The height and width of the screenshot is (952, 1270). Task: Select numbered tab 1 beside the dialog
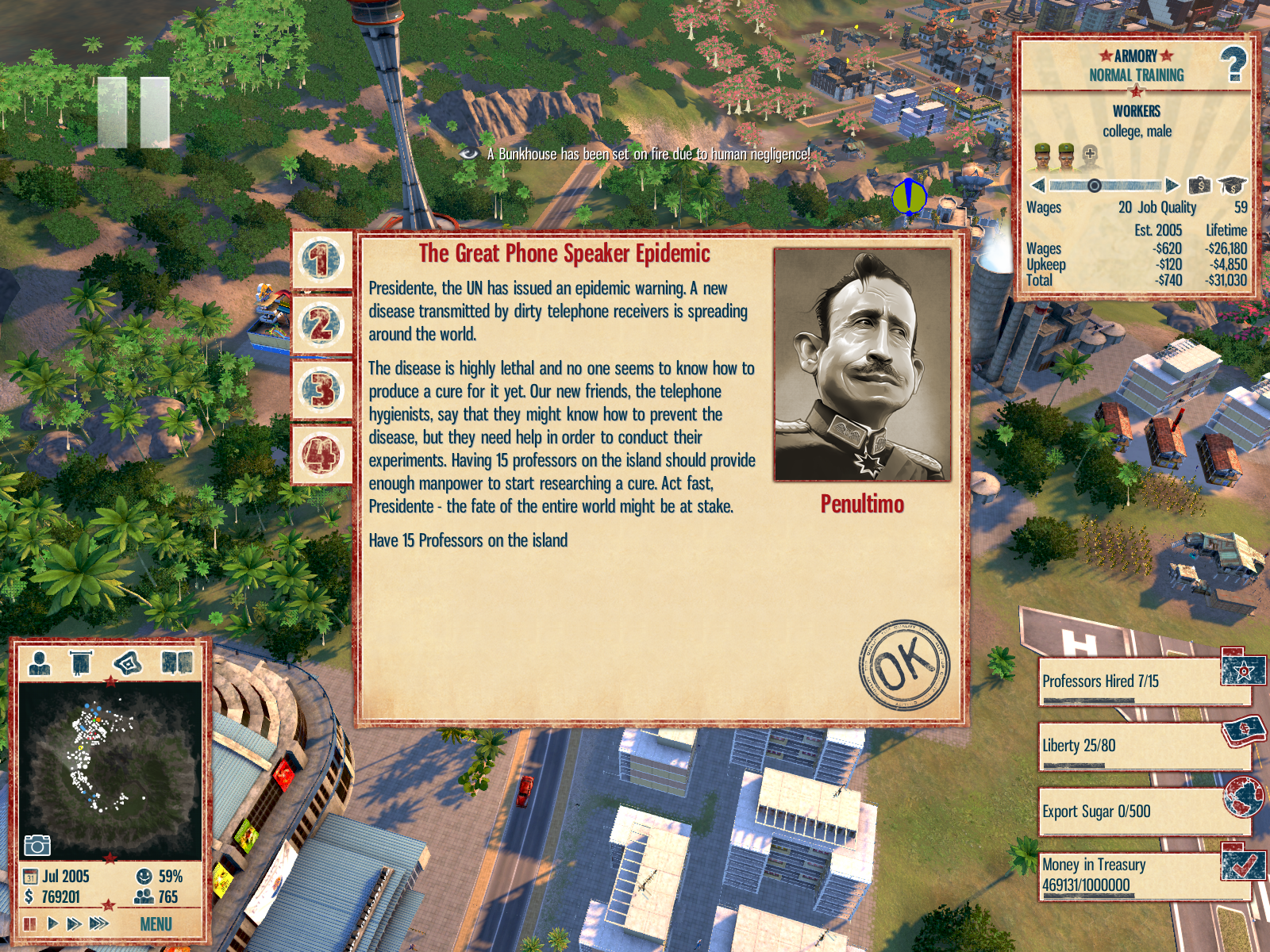[x=321, y=259]
